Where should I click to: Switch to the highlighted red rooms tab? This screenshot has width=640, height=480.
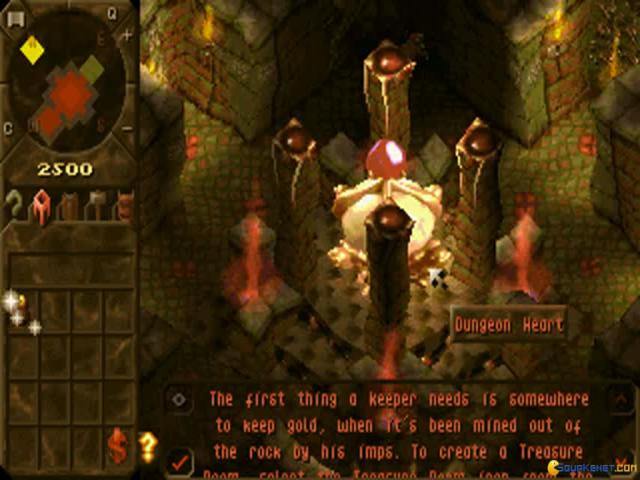coord(43,206)
